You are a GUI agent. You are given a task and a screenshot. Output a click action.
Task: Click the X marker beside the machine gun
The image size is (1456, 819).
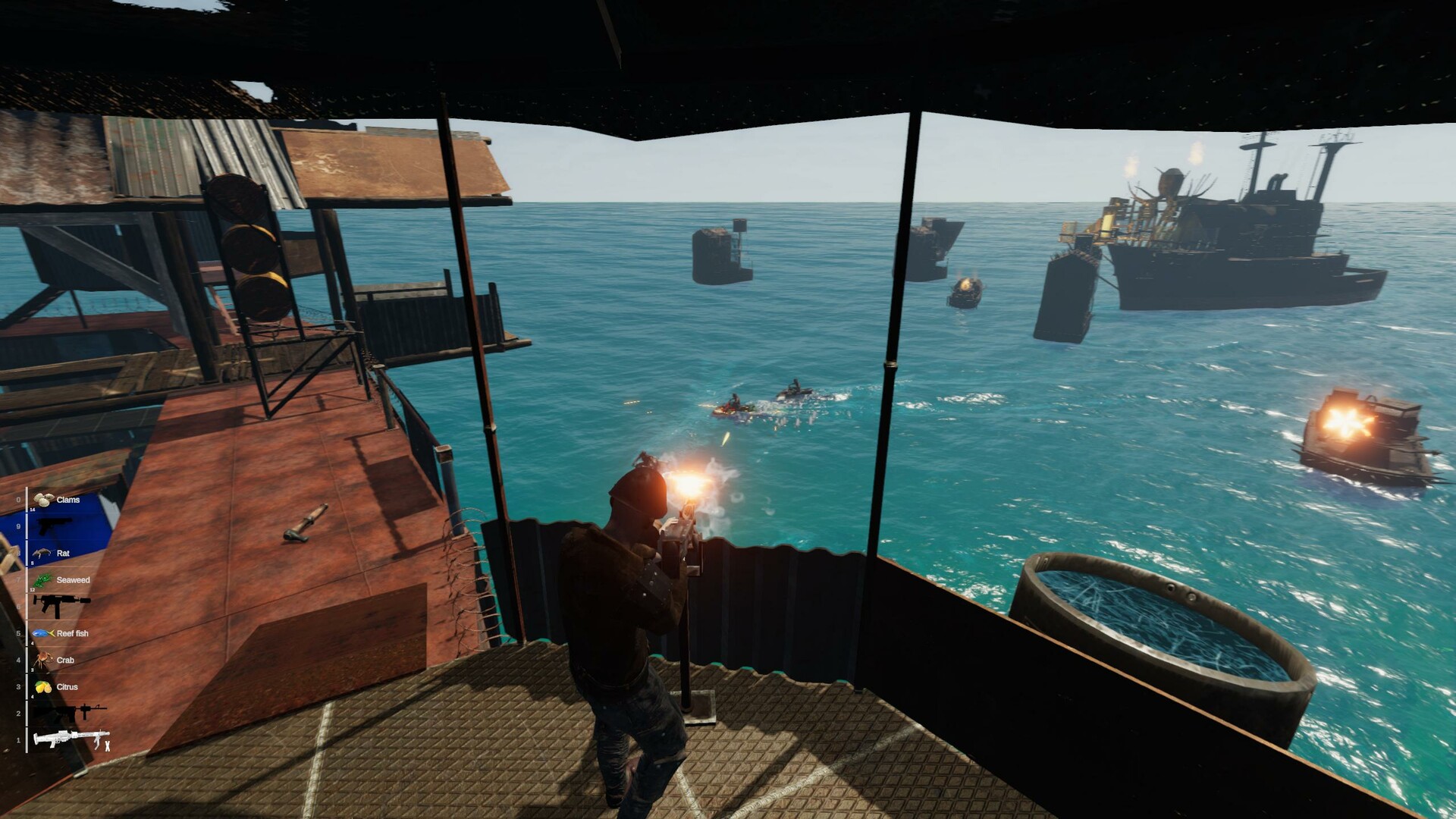pyautogui.click(x=108, y=745)
